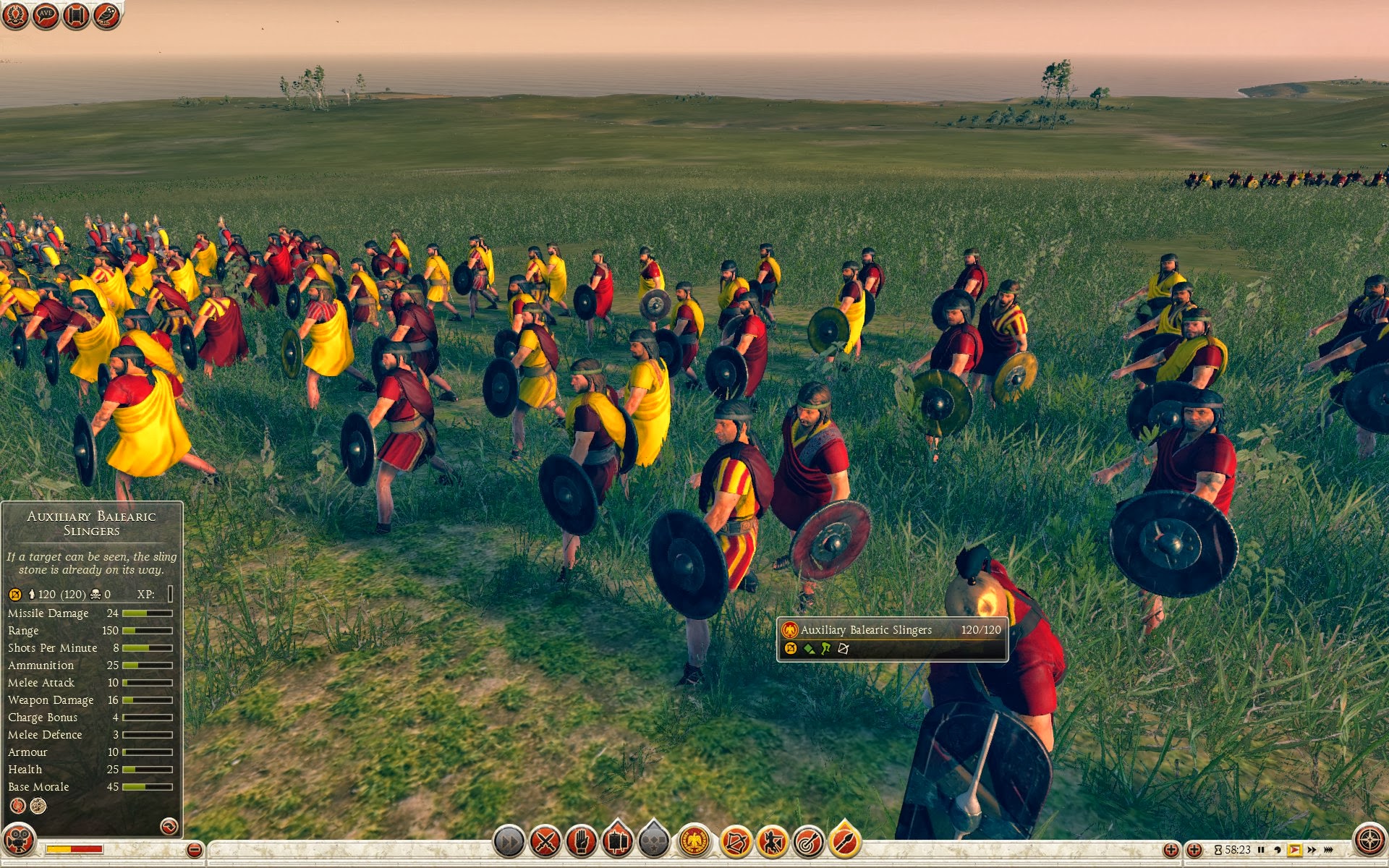This screenshot has height=868, width=1389.
Task: Toggle skirmish mode archer icon
Action: tap(772, 842)
